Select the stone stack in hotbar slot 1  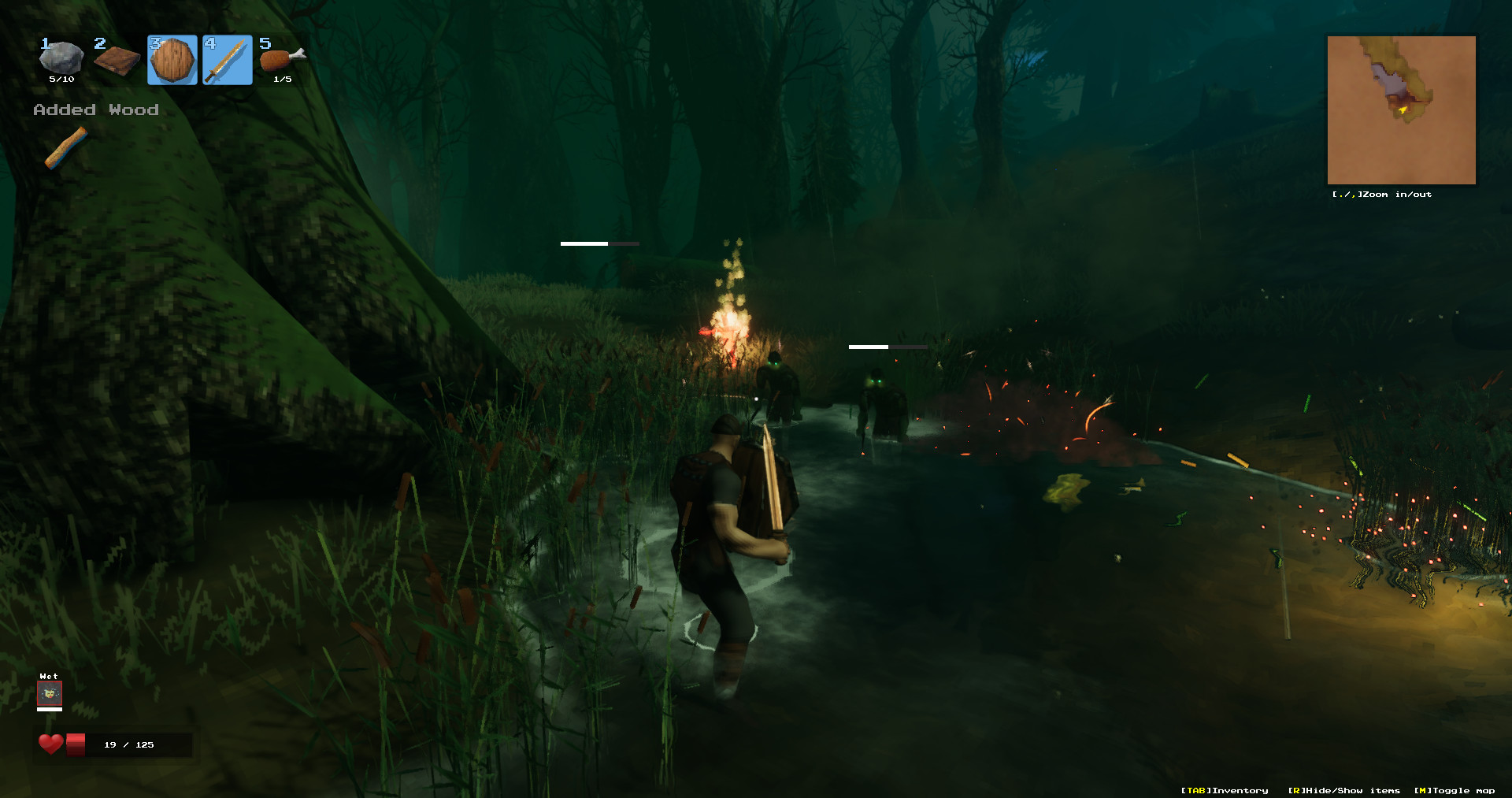(61, 59)
